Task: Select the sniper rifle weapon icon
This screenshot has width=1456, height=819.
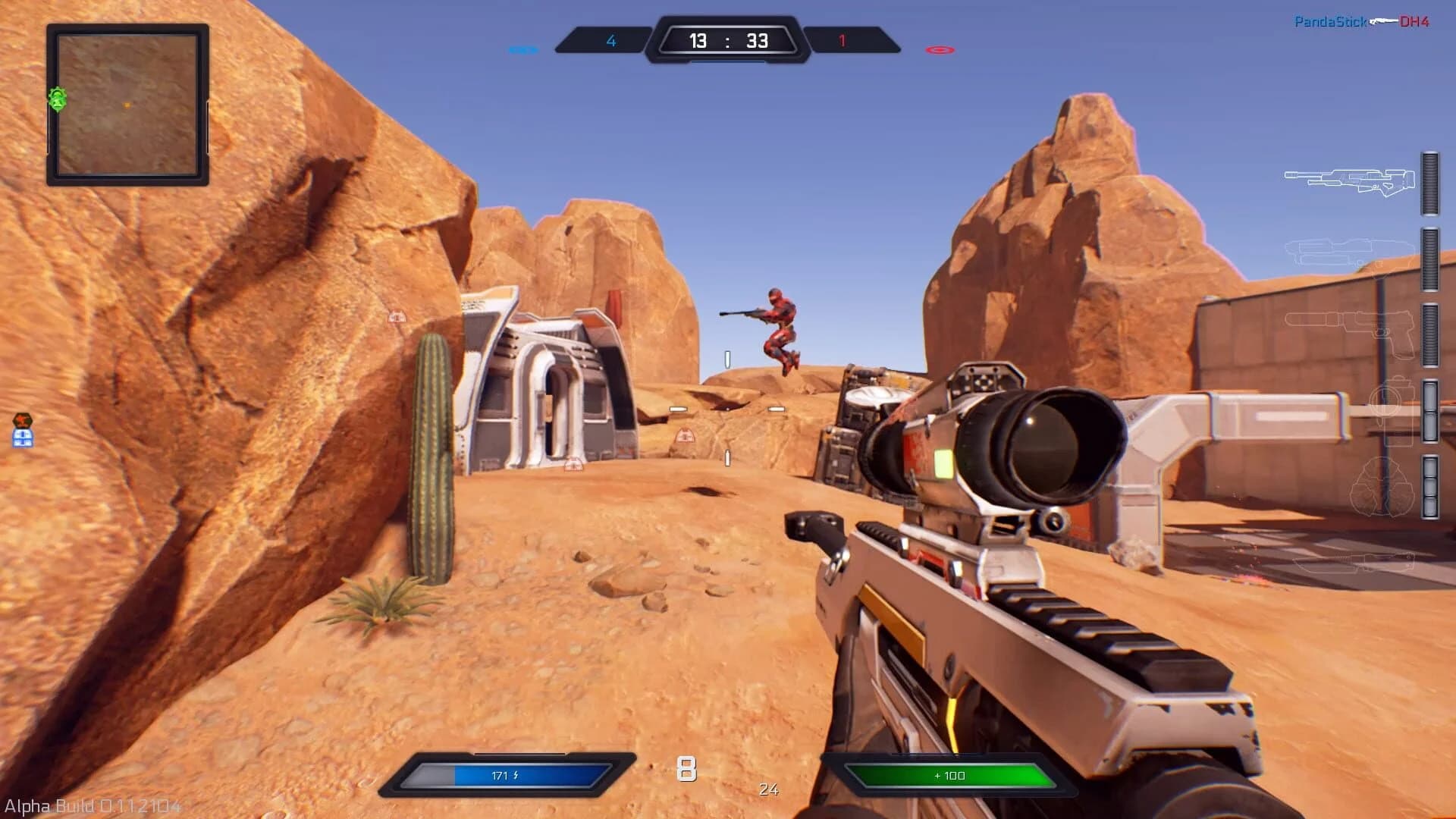Action: pos(1348,182)
